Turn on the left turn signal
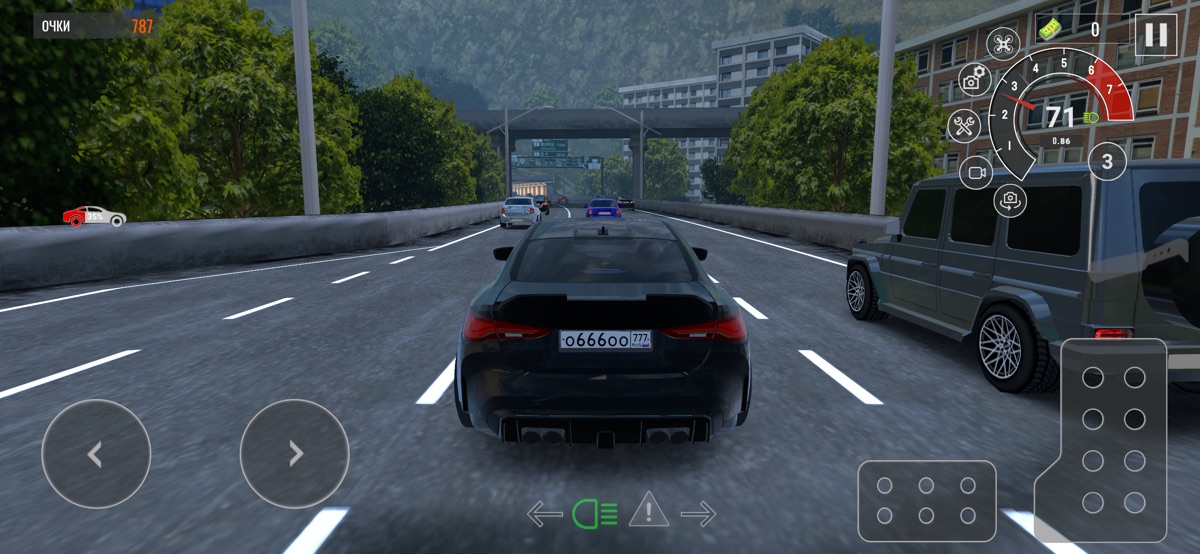 click(x=544, y=514)
